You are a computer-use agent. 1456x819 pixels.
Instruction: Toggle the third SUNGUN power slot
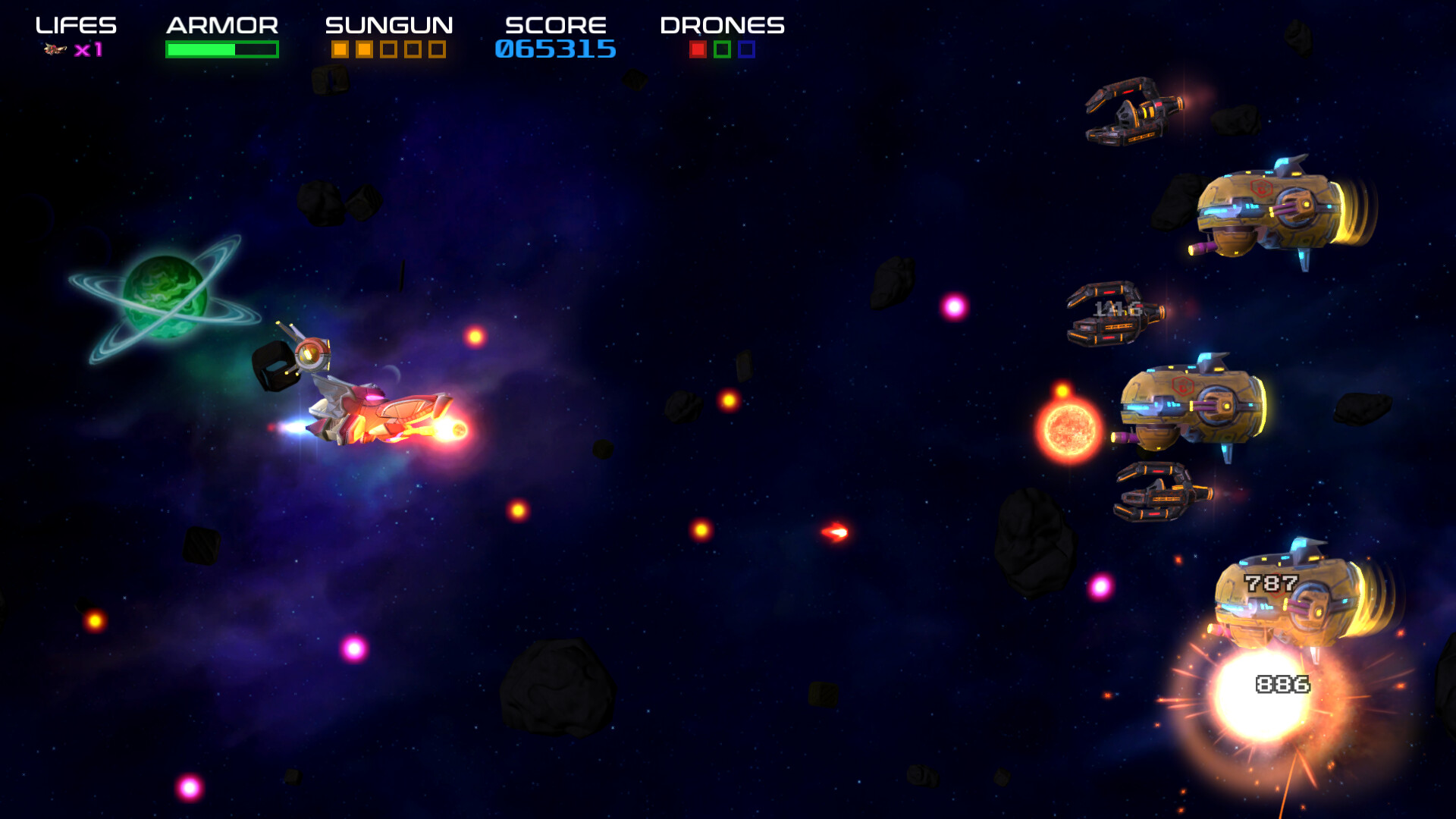pyautogui.click(x=388, y=49)
